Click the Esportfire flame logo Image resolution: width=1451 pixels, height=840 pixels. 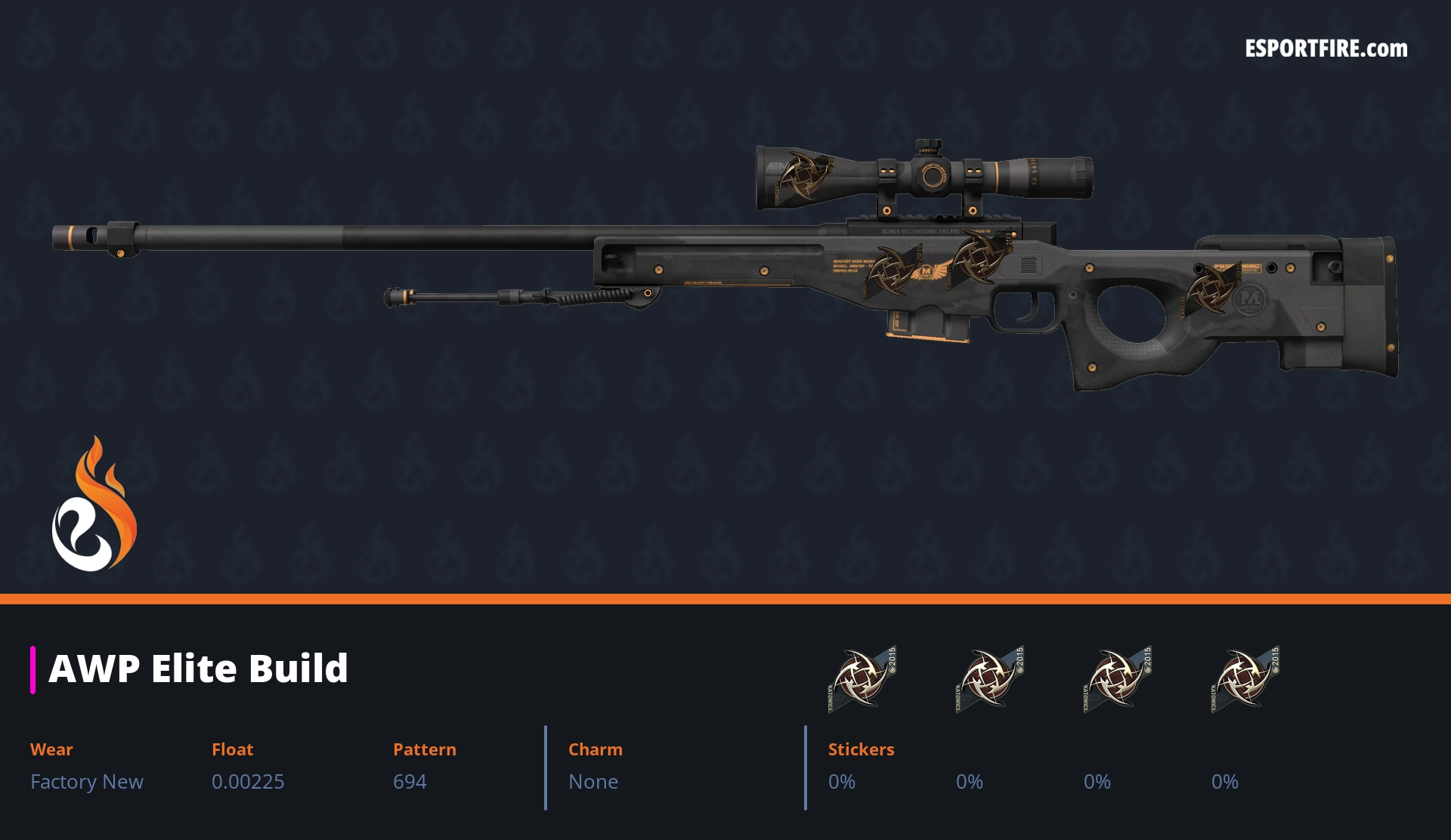94,505
